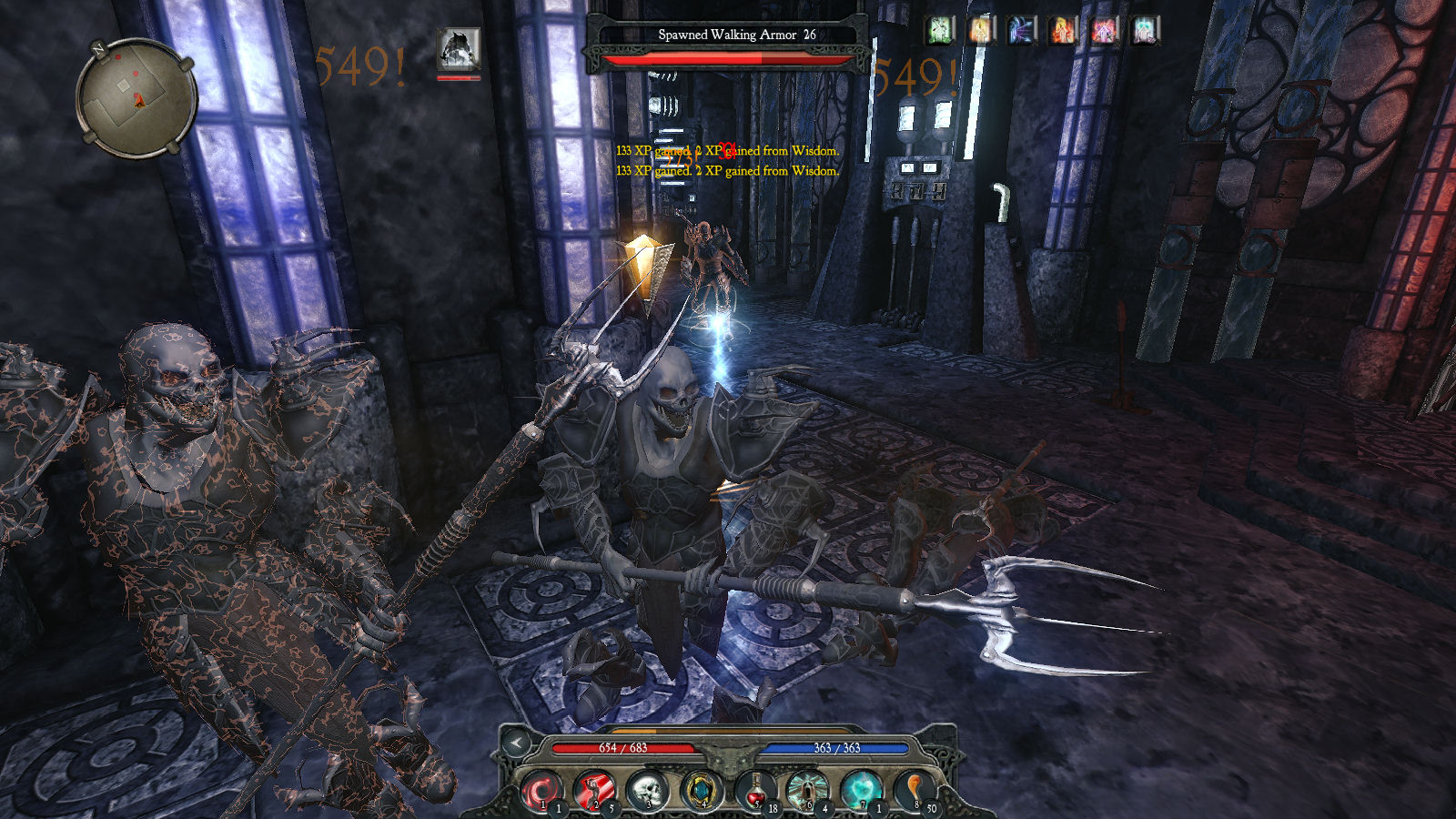The image size is (1456, 819).
Task: Select the gold-framed blue gem skill
Action: [701, 791]
